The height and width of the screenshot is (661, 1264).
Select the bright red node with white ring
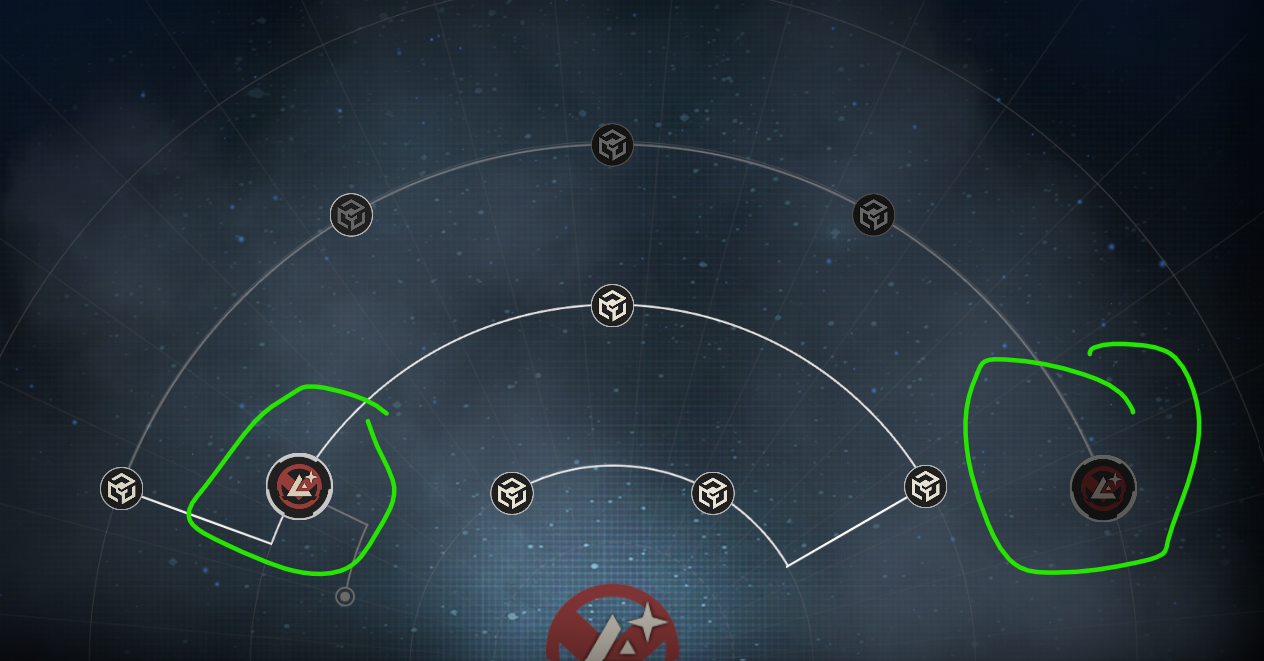(299, 487)
